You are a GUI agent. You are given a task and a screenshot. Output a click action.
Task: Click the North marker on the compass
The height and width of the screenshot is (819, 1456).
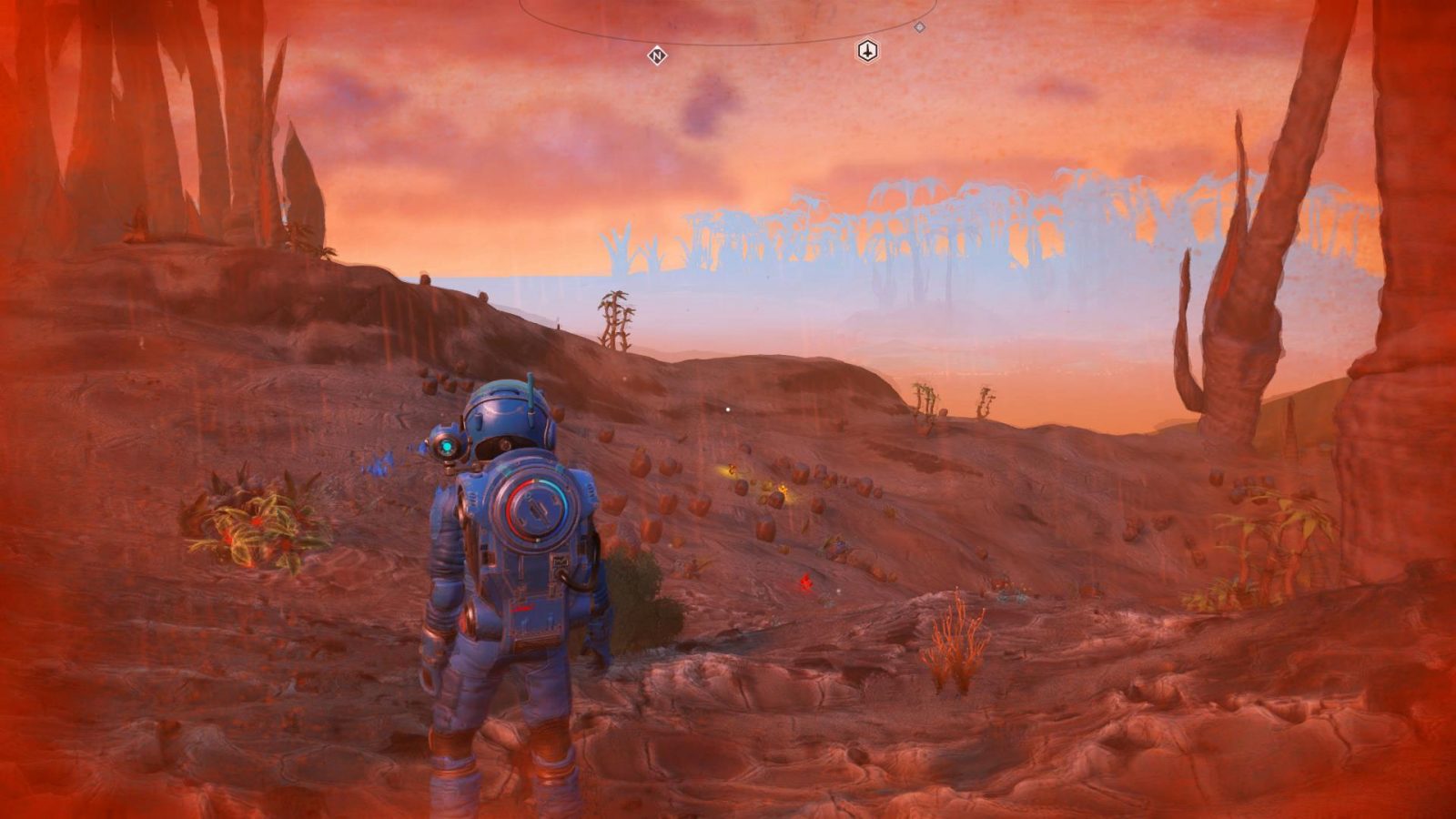pyautogui.click(x=657, y=56)
